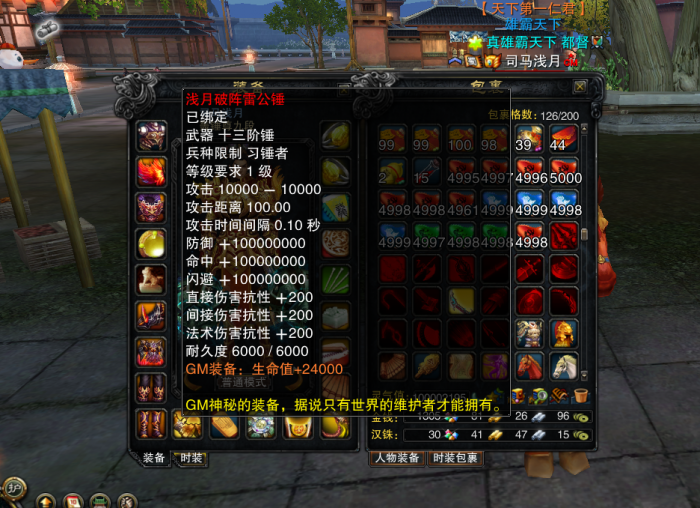Select the brown horse mount item

530,367
